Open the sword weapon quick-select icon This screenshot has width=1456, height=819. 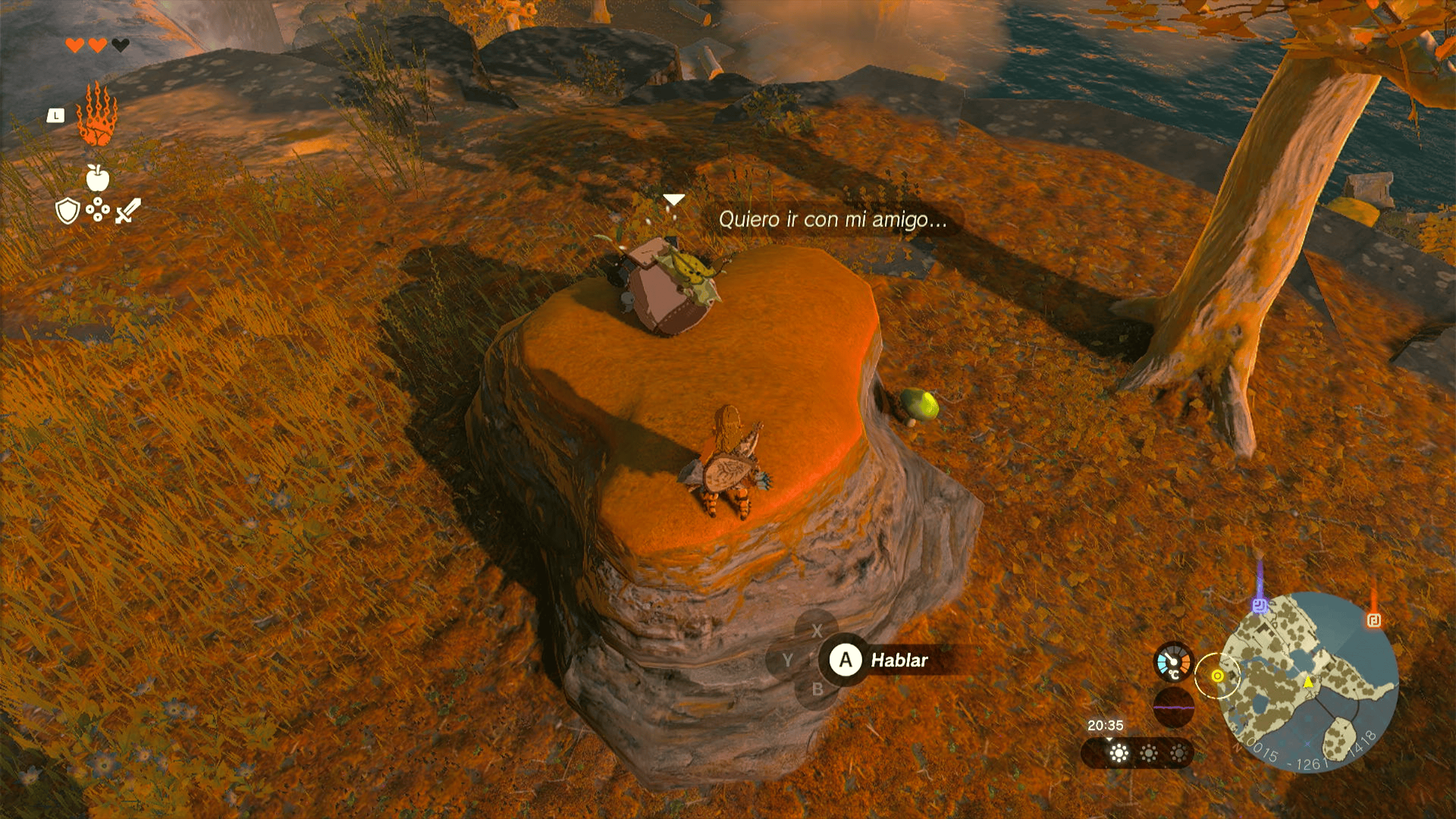click(128, 211)
